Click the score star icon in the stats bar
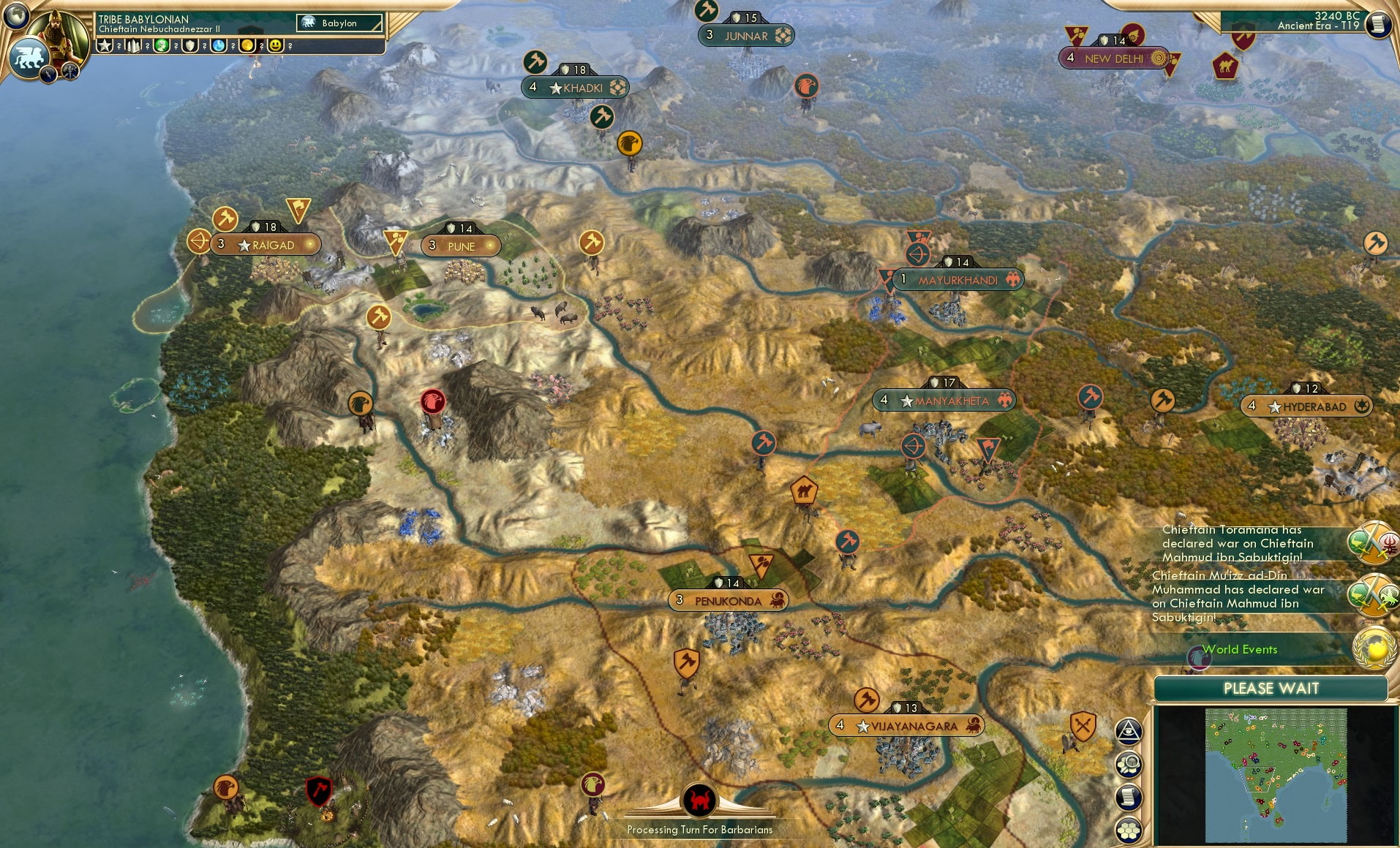The height and width of the screenshot is (848, 1400). (105, 45)
